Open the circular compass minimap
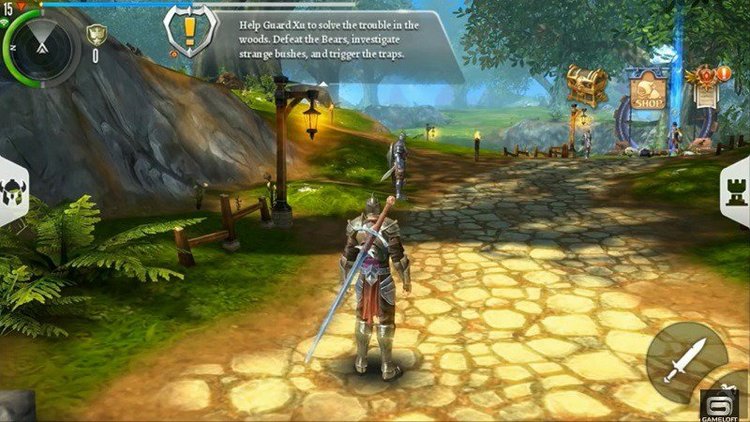Screen dimensions: 750x422 click(x=42, y=46)
